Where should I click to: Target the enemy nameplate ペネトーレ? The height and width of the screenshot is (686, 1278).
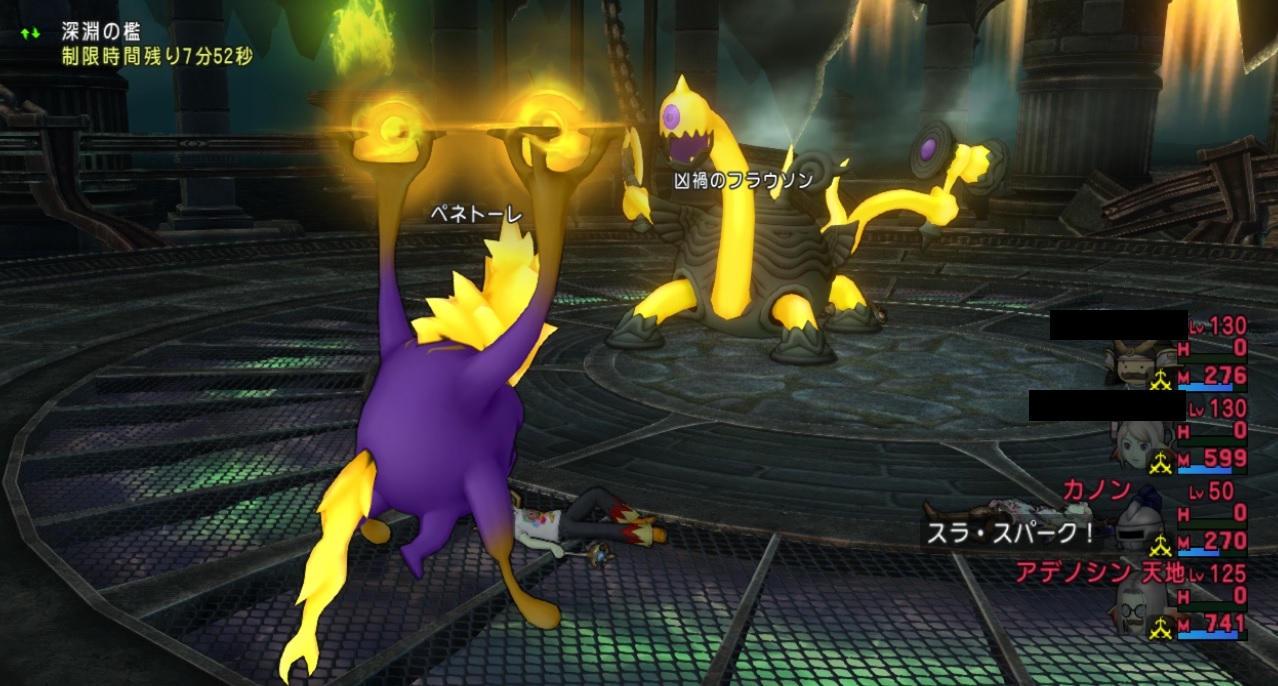(477, 214)
